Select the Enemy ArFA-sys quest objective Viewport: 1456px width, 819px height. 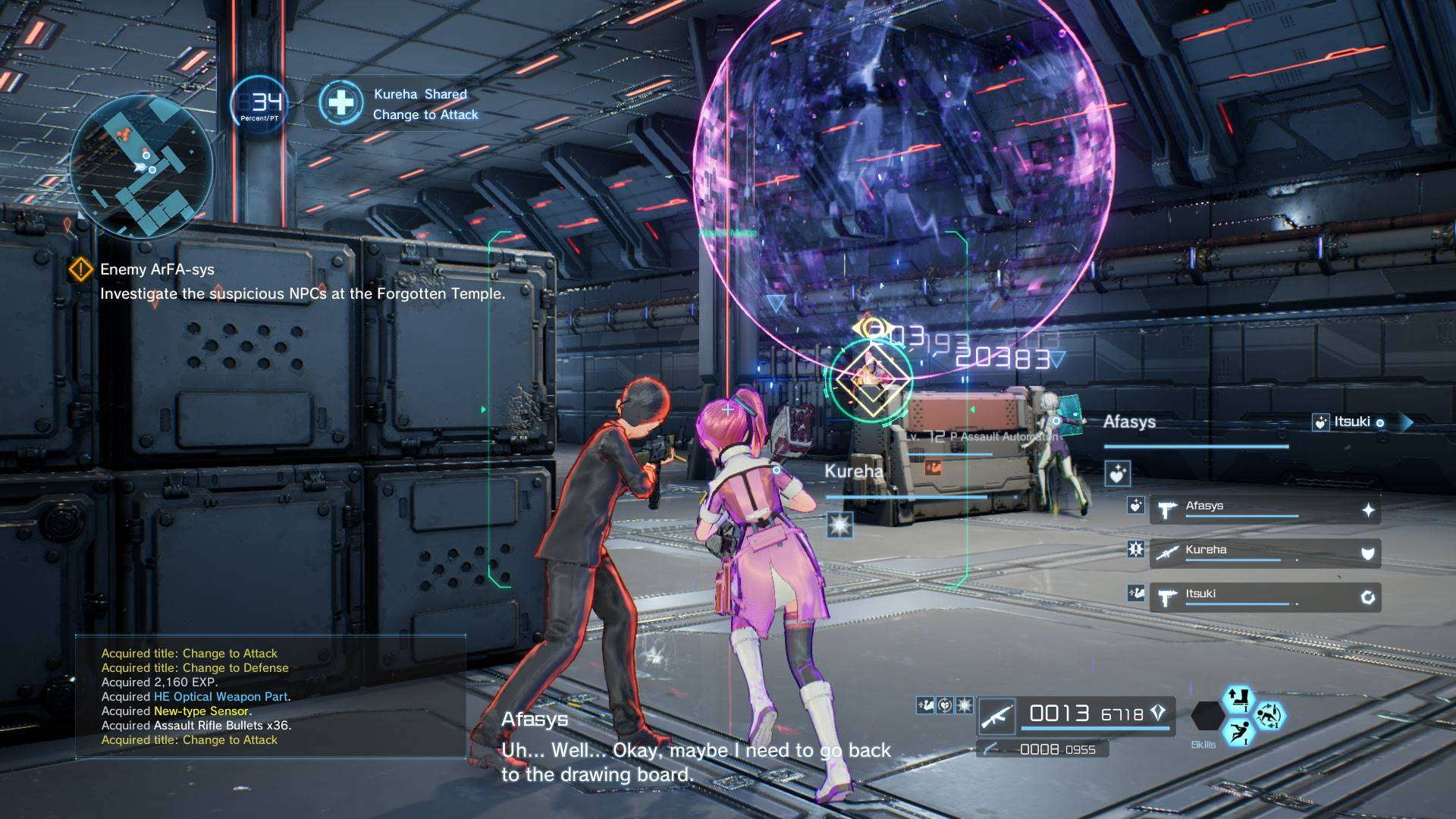[x=157, y=269]
